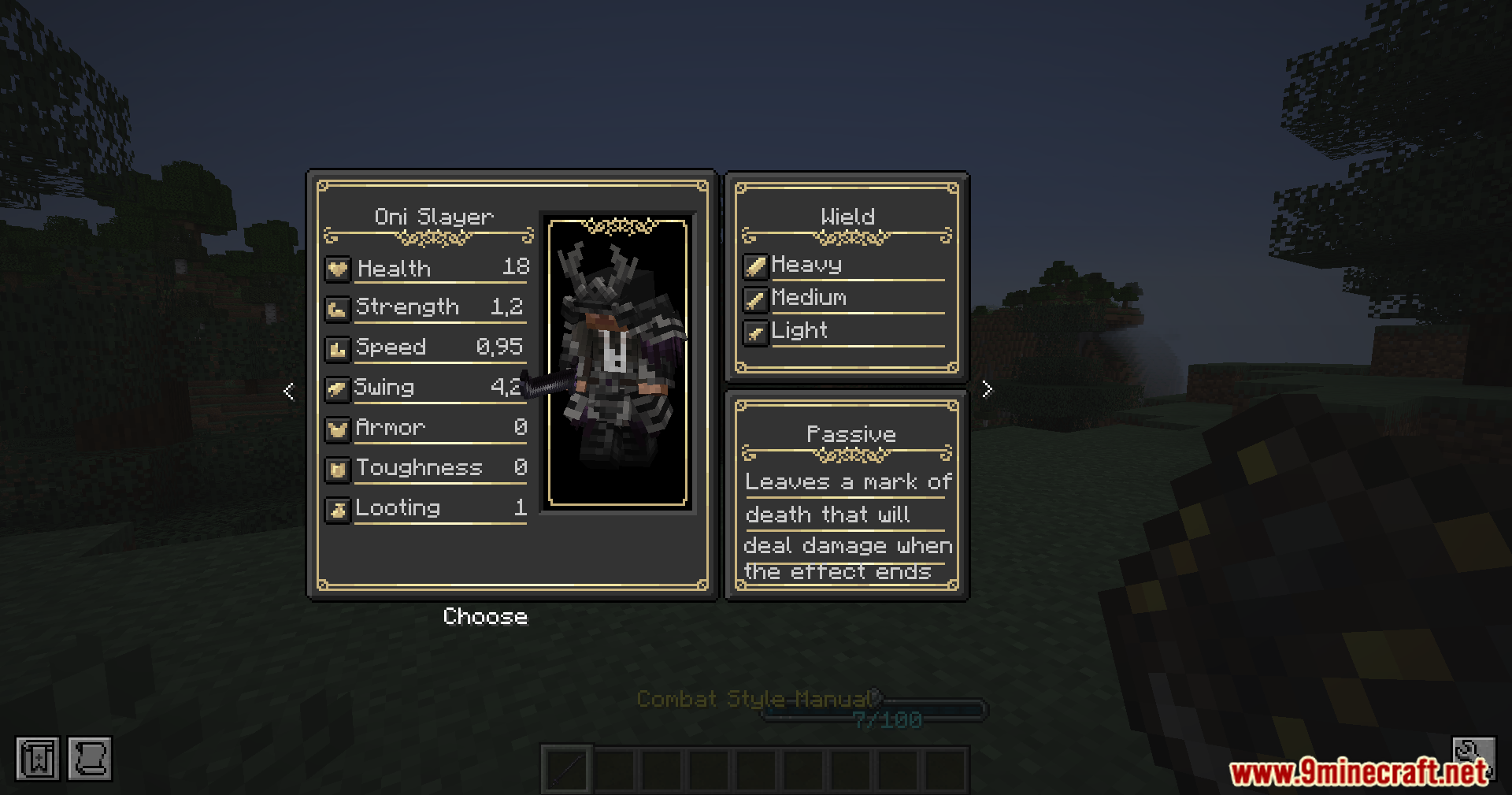This screenshot has width=1512, height=795.
Task: Show the next combat style
Action: pyautogui.click(x=988, y=389)
